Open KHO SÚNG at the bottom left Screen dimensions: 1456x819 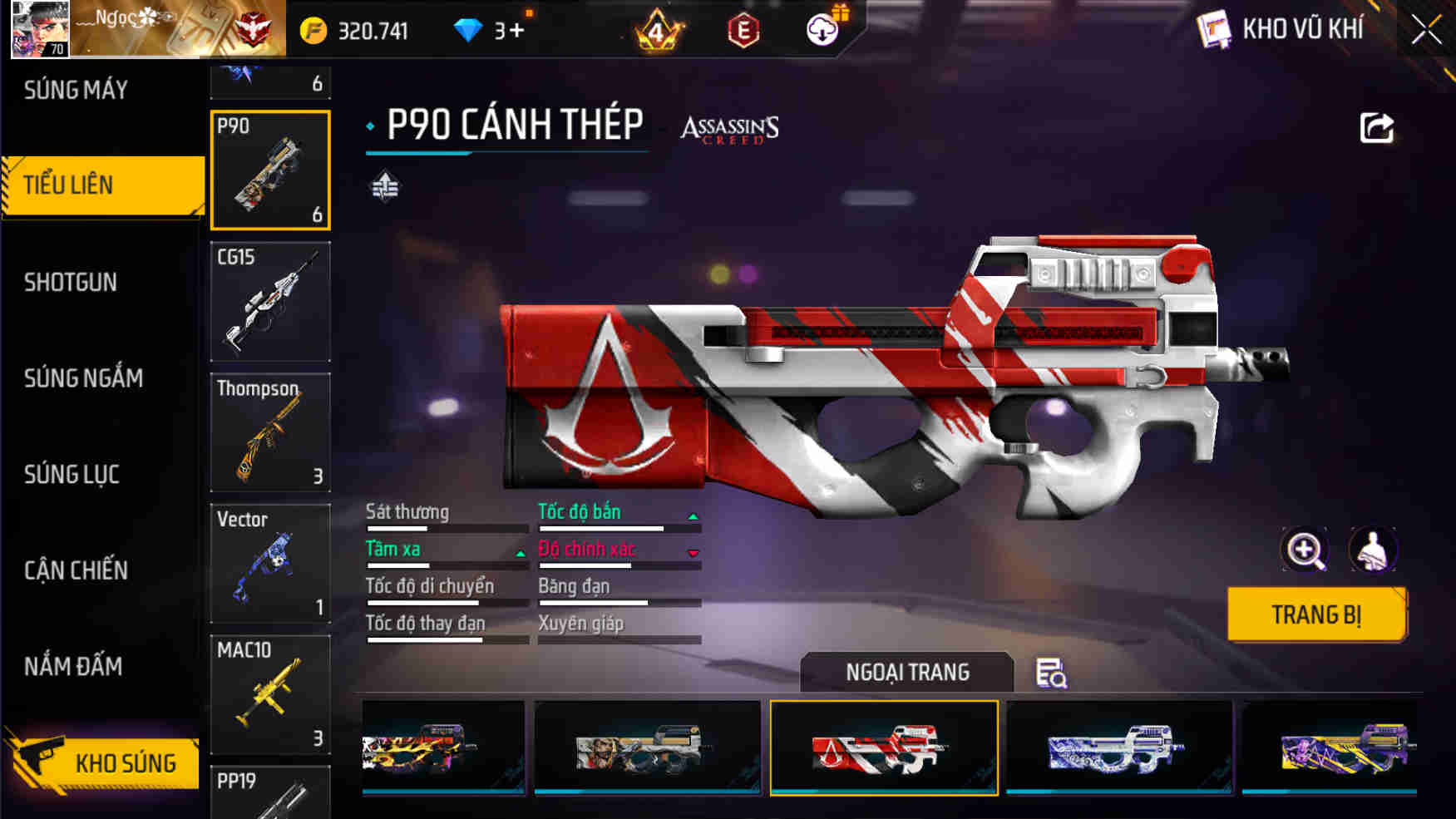coord(126,762)
